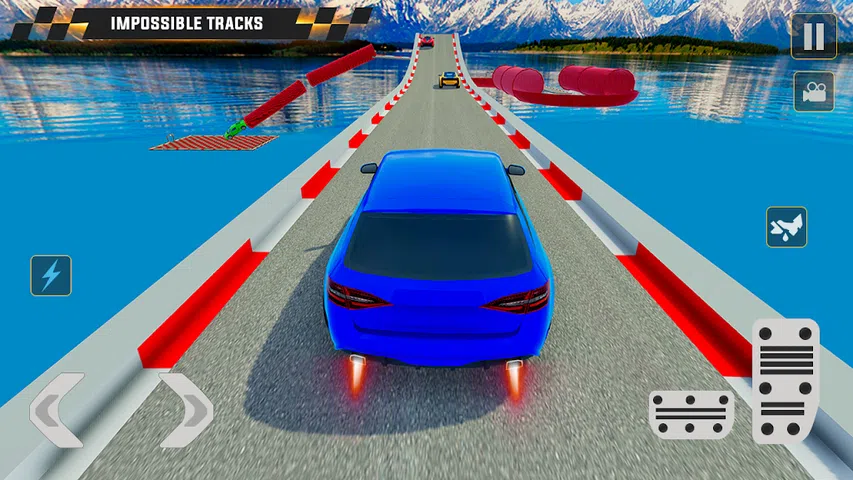
Task: Tap the car reset icon button
Action: pos(786,227)
